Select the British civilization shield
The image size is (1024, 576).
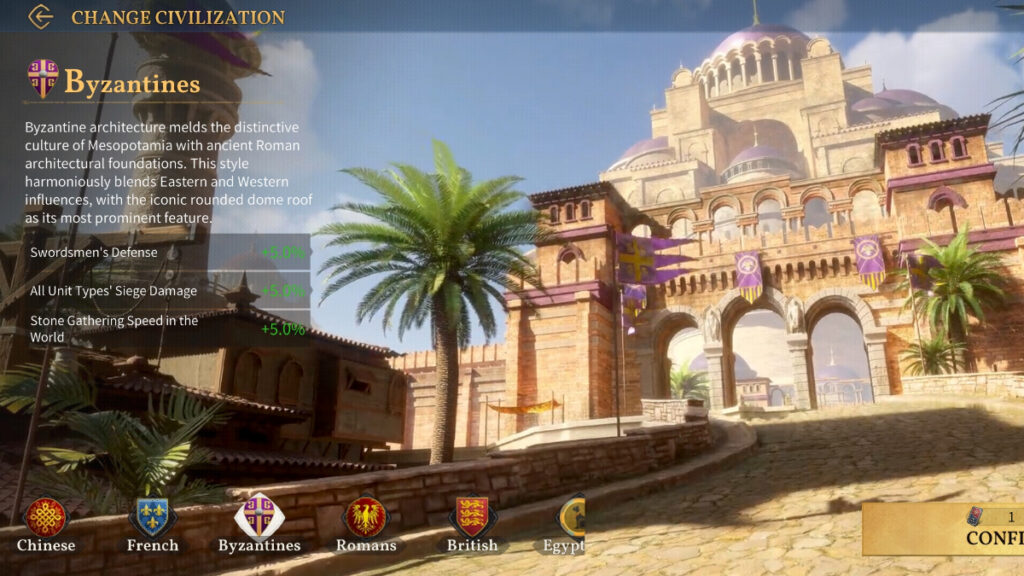click(472, 518)
